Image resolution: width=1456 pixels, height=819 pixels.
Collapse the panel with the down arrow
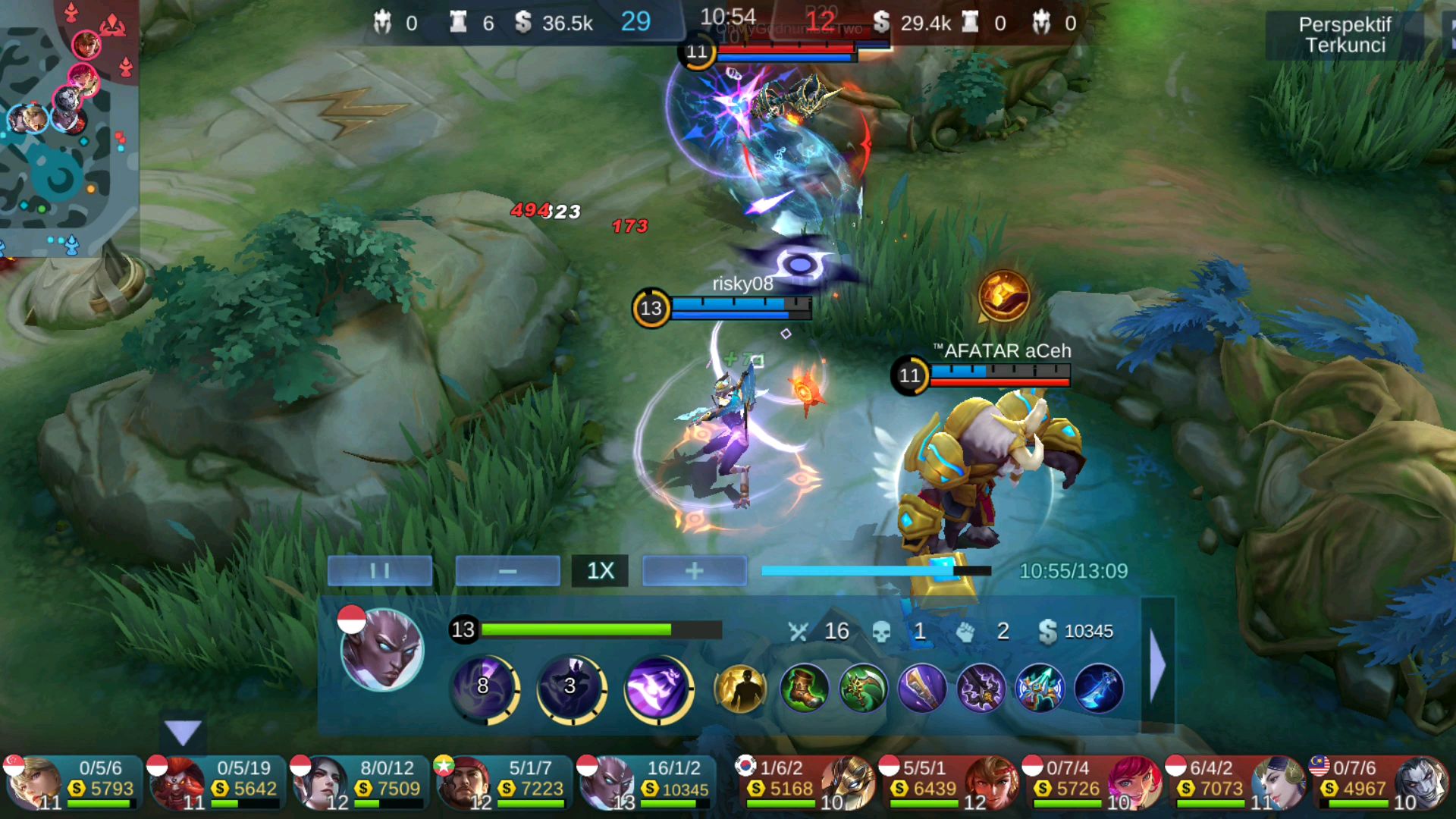point(183,733)
